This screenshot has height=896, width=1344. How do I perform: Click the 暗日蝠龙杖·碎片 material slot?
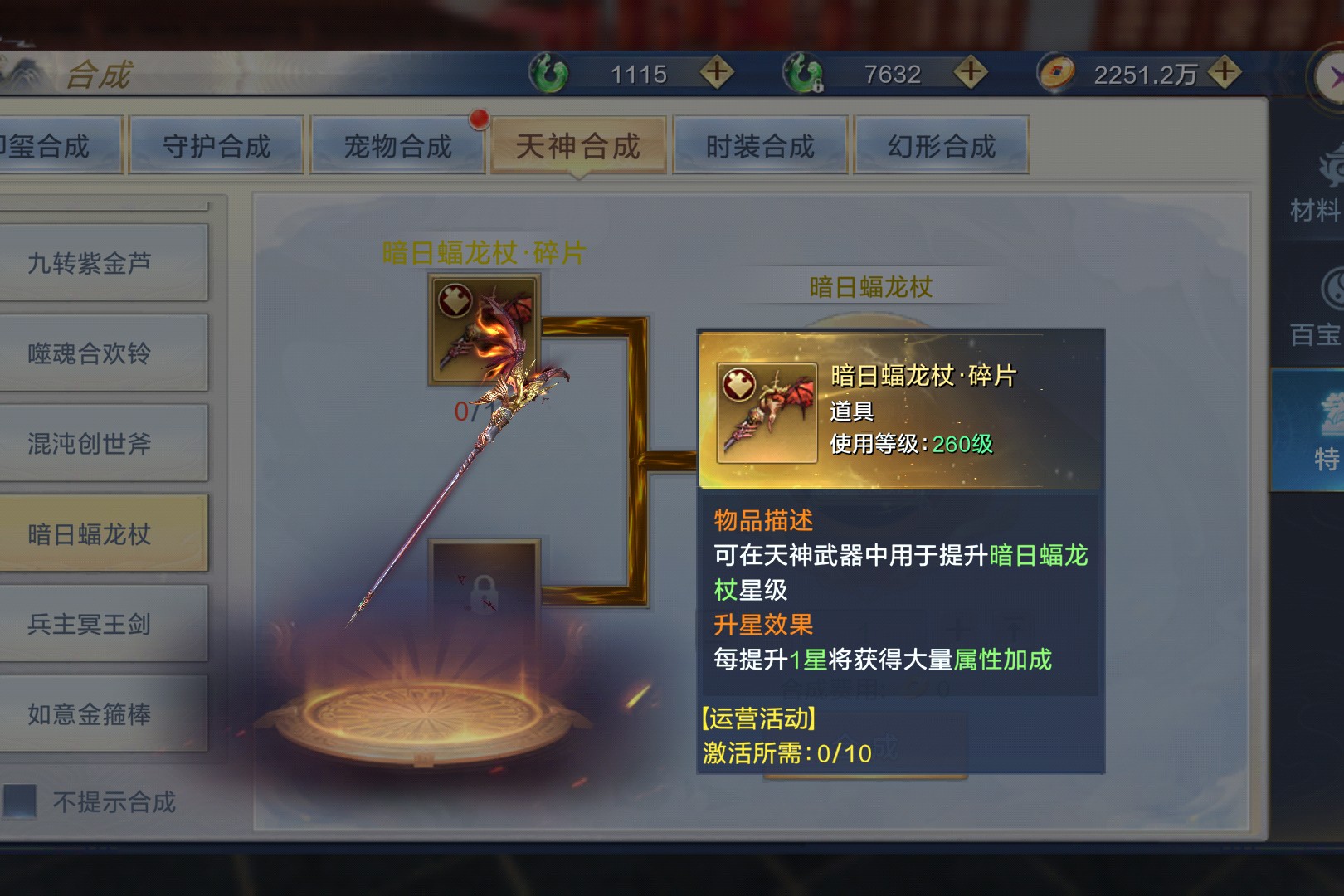tap(483, 329)
